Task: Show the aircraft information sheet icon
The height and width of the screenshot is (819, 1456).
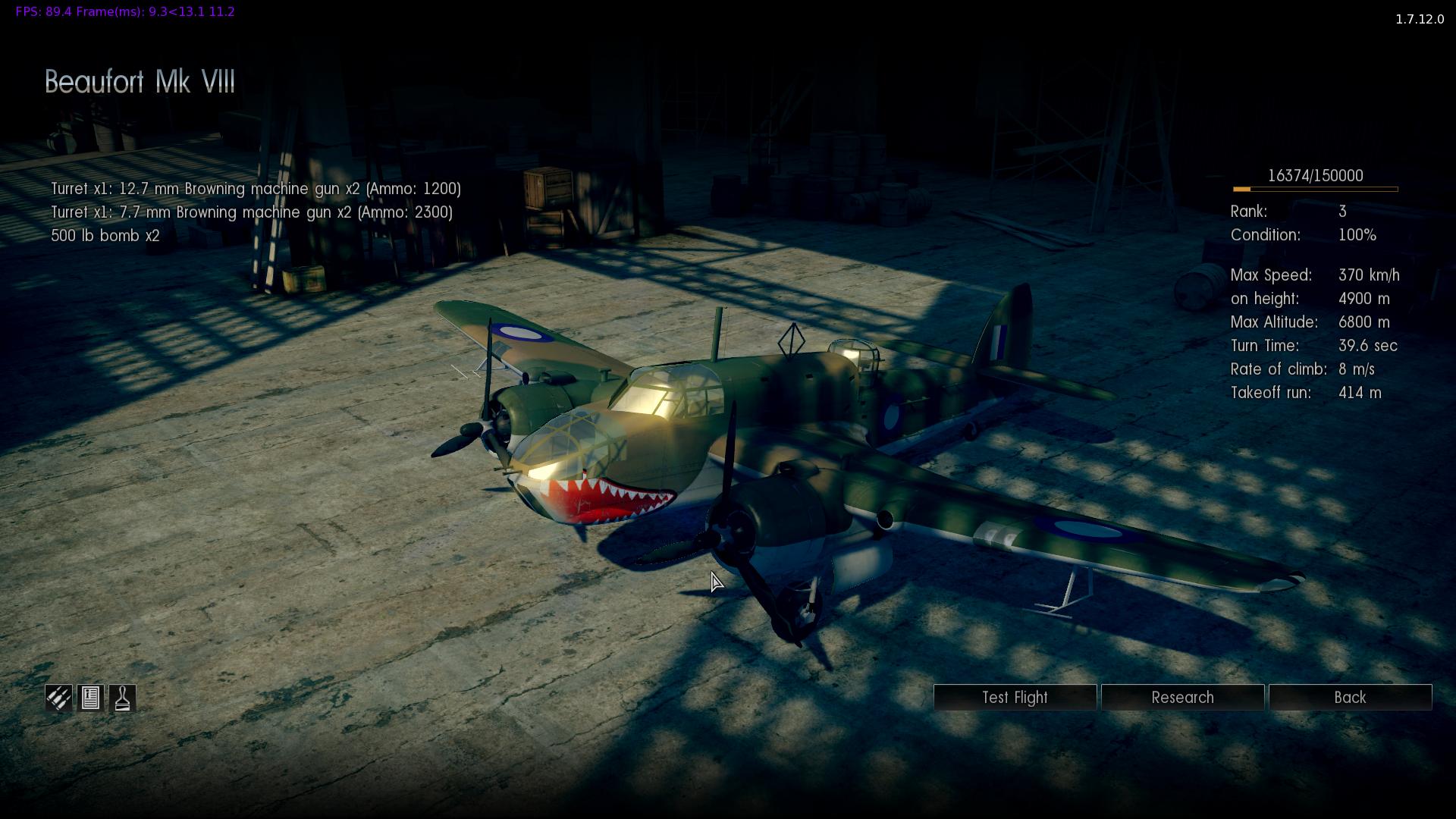Action: coord(90,698)
